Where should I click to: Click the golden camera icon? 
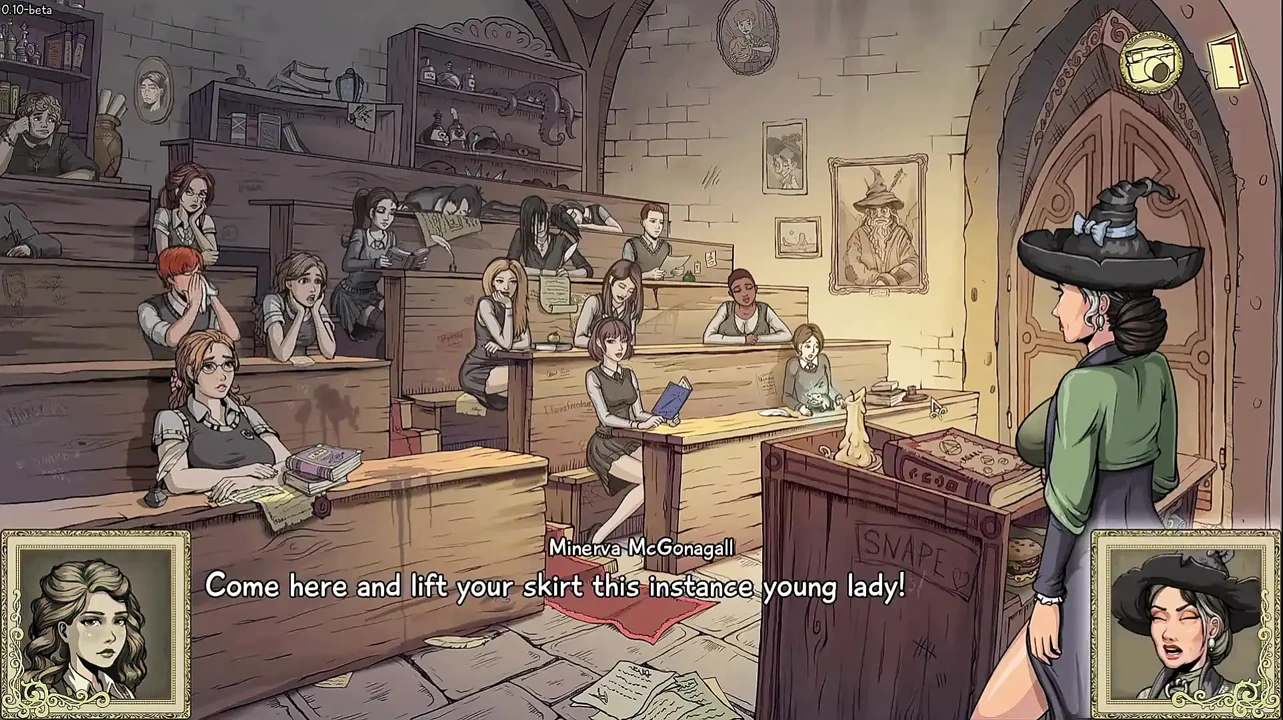click(x=1151, y=63)
